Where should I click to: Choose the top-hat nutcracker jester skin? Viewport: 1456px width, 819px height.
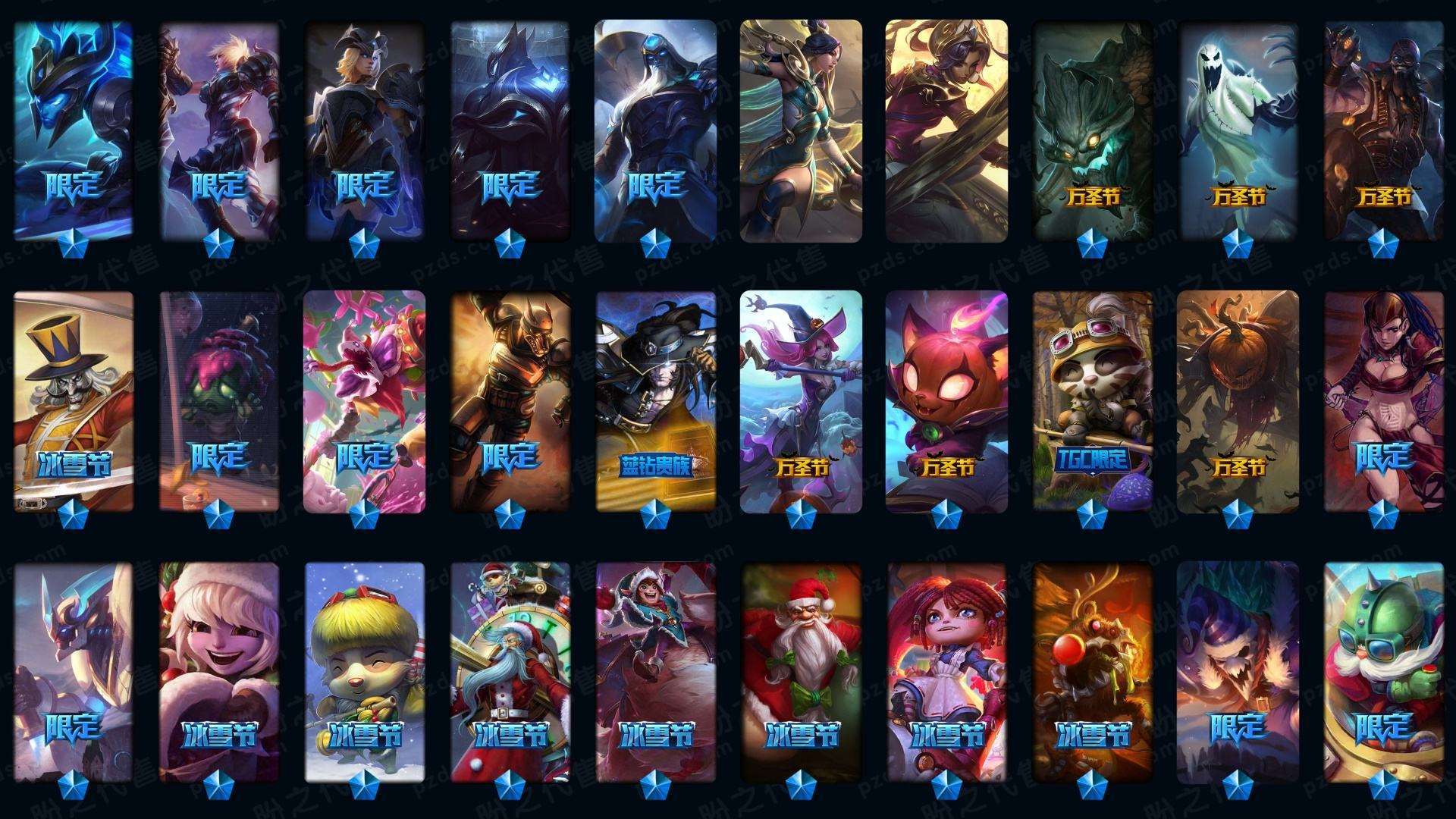73,400
